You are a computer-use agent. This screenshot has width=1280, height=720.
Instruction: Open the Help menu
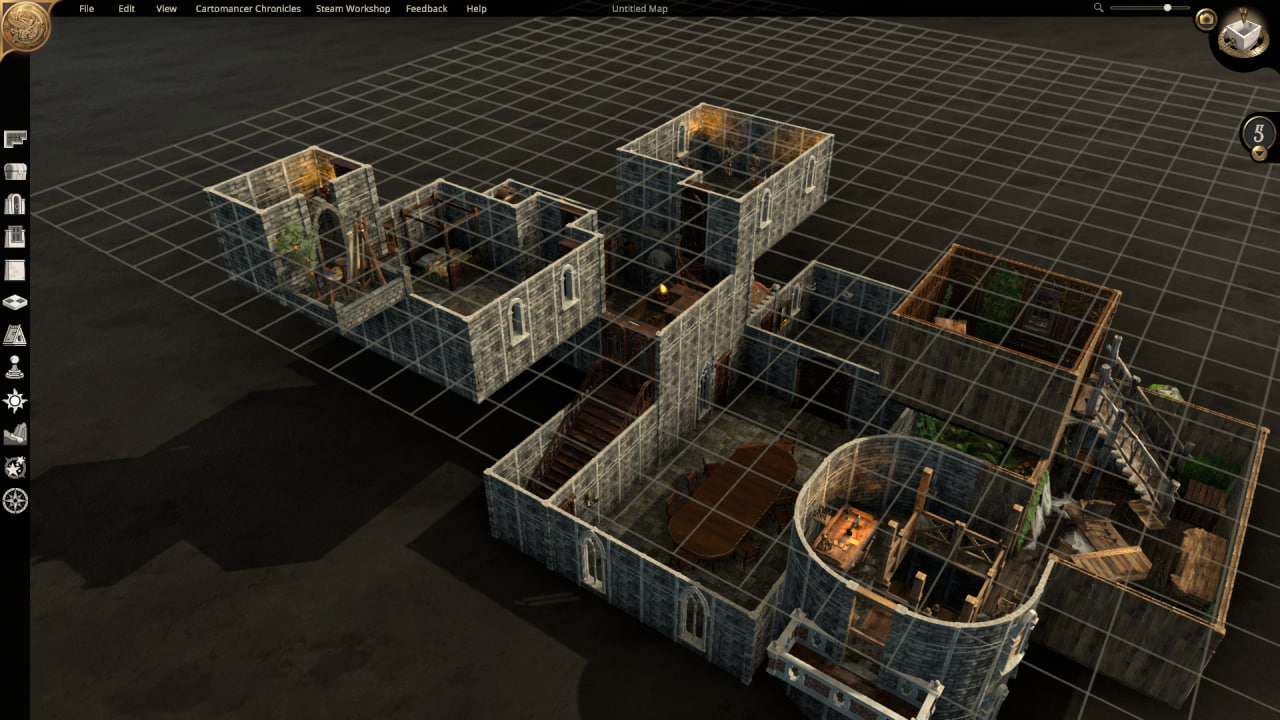coord(477,9)
